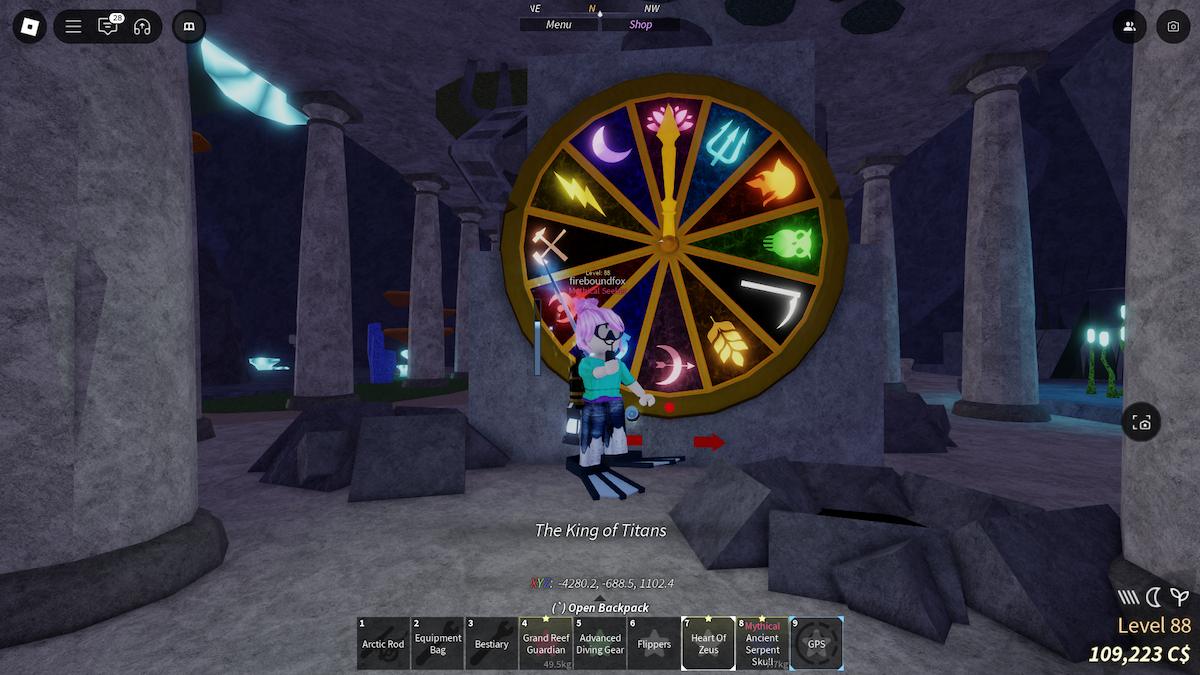The height and width of the screenshot is (675, 1200).
Task: Open the Roblox logo menu
Action: (x=29, y=27)
